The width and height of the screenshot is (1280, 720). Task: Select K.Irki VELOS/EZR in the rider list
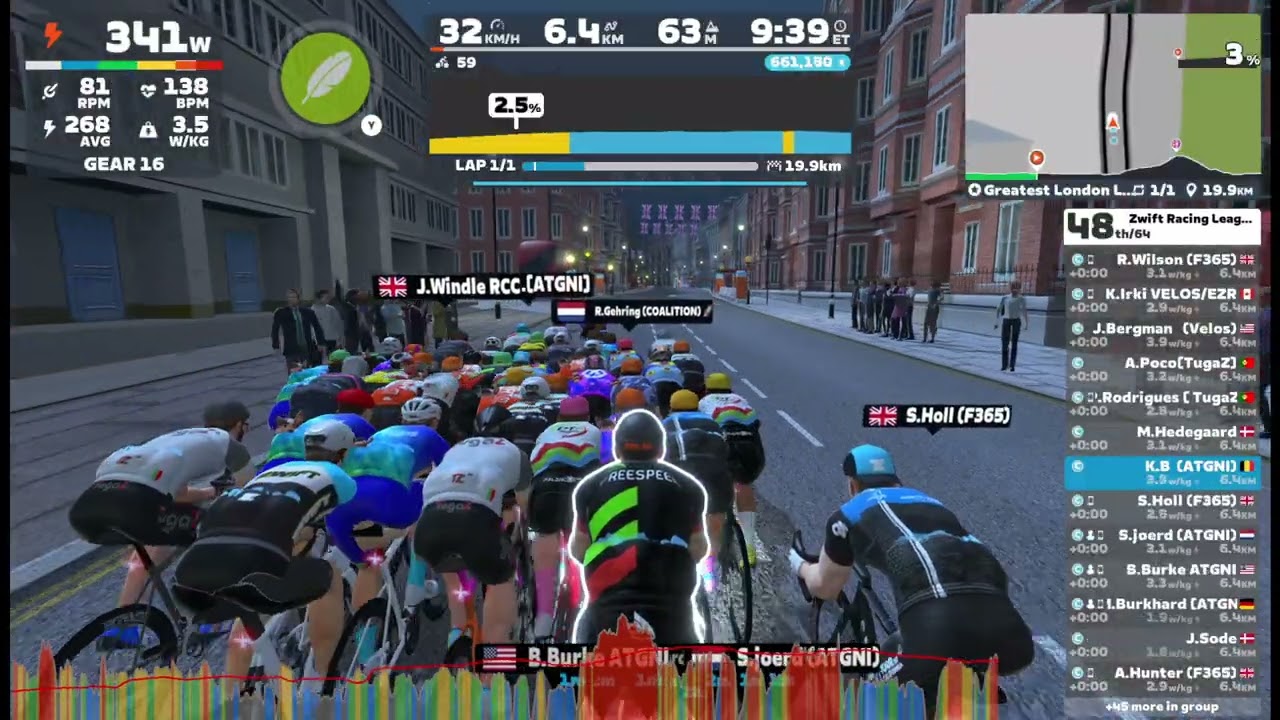[x=1162, y=300]
